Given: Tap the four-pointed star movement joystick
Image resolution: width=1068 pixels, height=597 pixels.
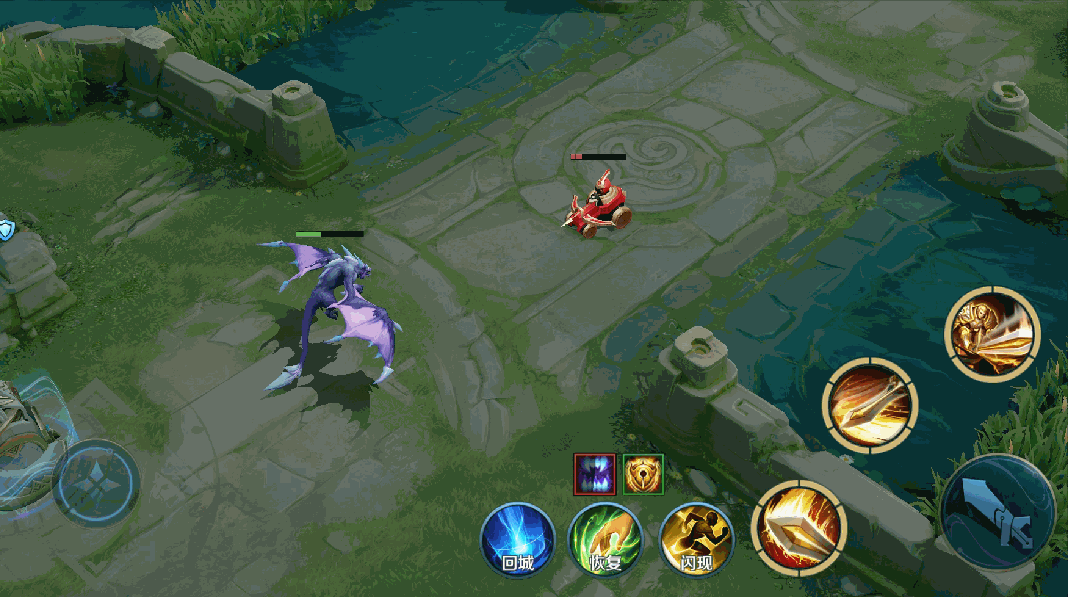Looking at the screenshot, I should click(x=95, y=483).
